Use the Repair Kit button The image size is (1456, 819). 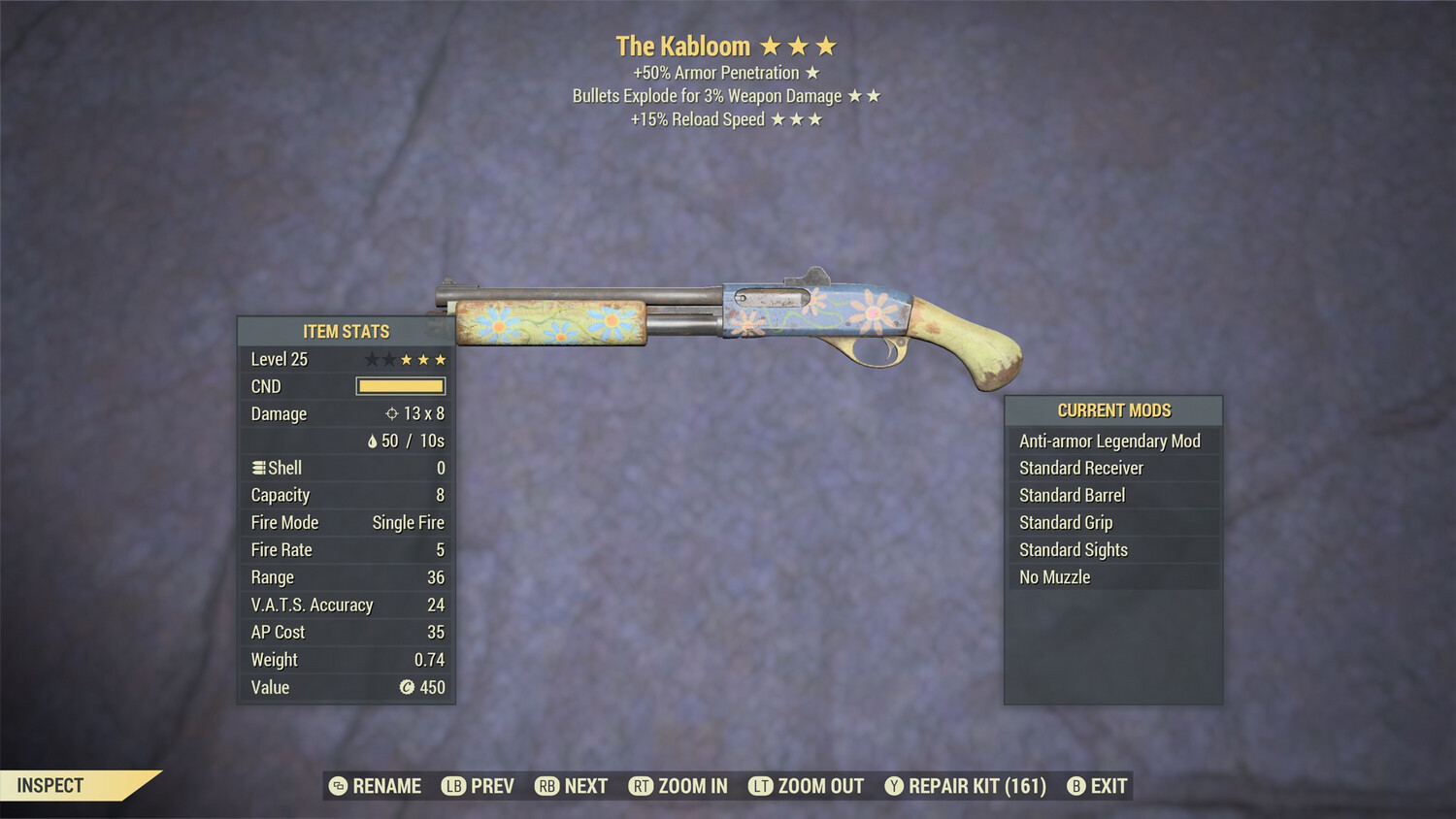pyautogui.click(x=974, y=786)
